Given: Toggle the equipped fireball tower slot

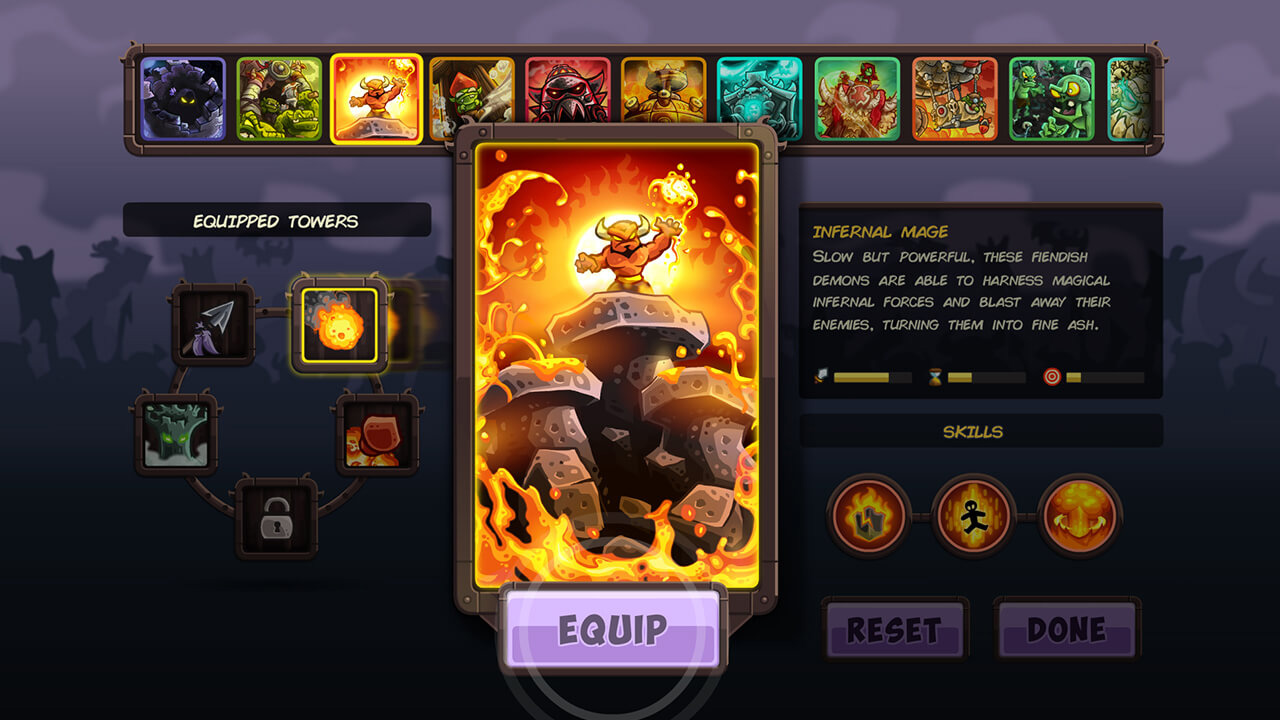Looking at the screenshot, I should (x=340, y=322).
